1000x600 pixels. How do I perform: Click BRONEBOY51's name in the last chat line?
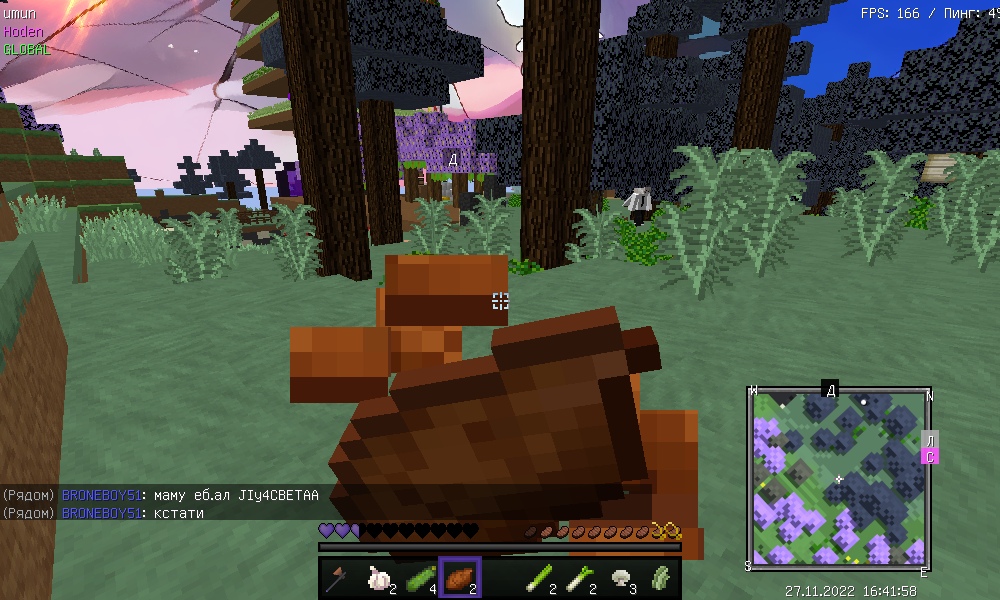[99, 512]
